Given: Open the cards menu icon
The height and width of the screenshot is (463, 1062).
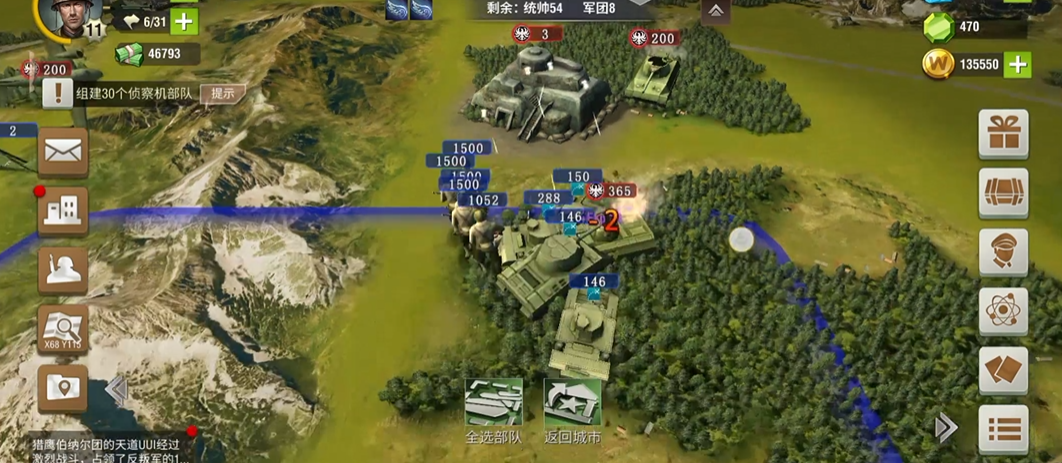Looking at the screenshot, I should click(x=1002, y=370).
